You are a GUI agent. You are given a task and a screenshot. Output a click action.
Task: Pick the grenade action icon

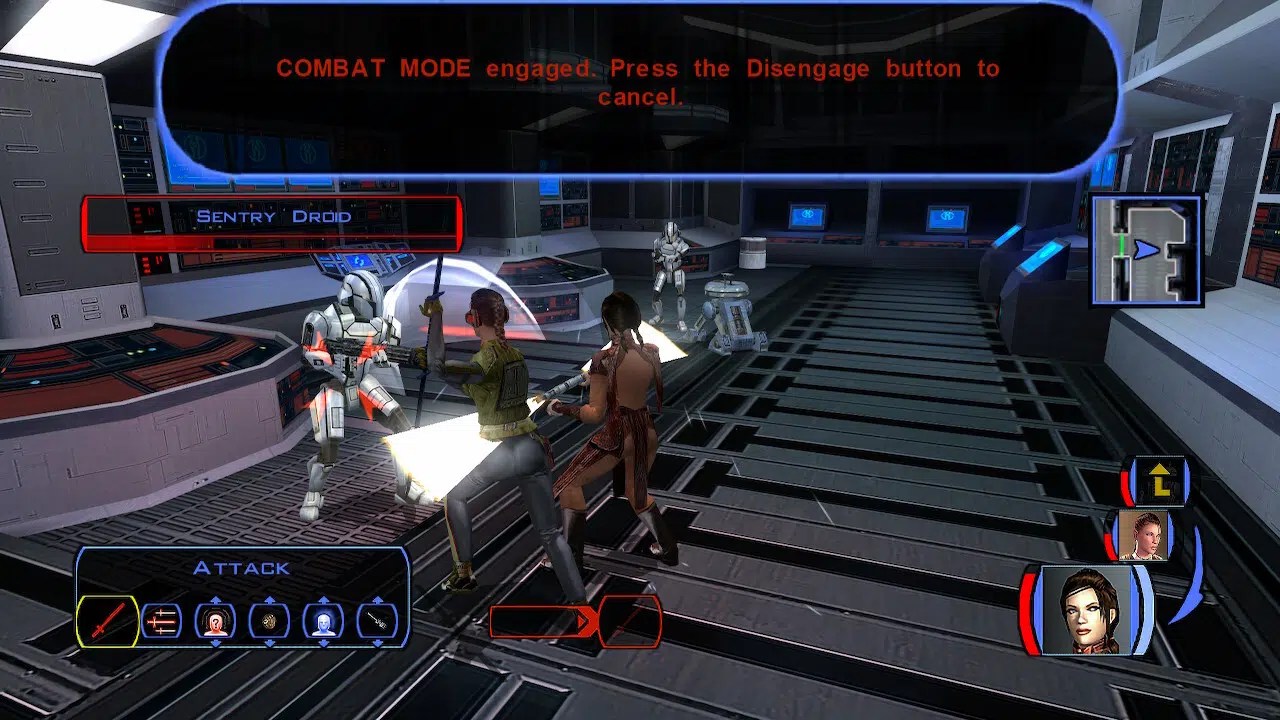pyautogui.click(x=270, y=622)
